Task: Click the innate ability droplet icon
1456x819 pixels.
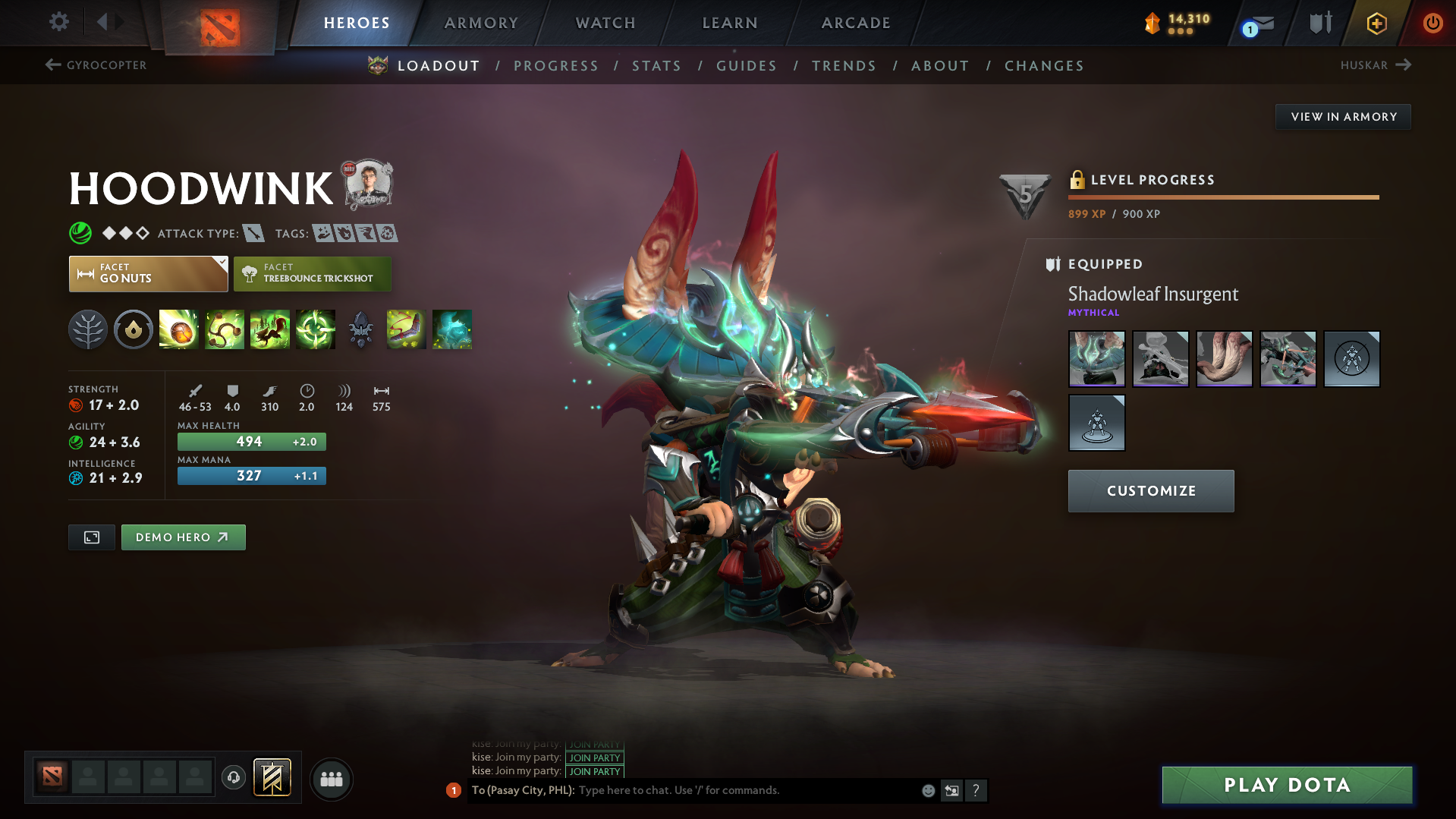Action: click(x=133, y=329)
